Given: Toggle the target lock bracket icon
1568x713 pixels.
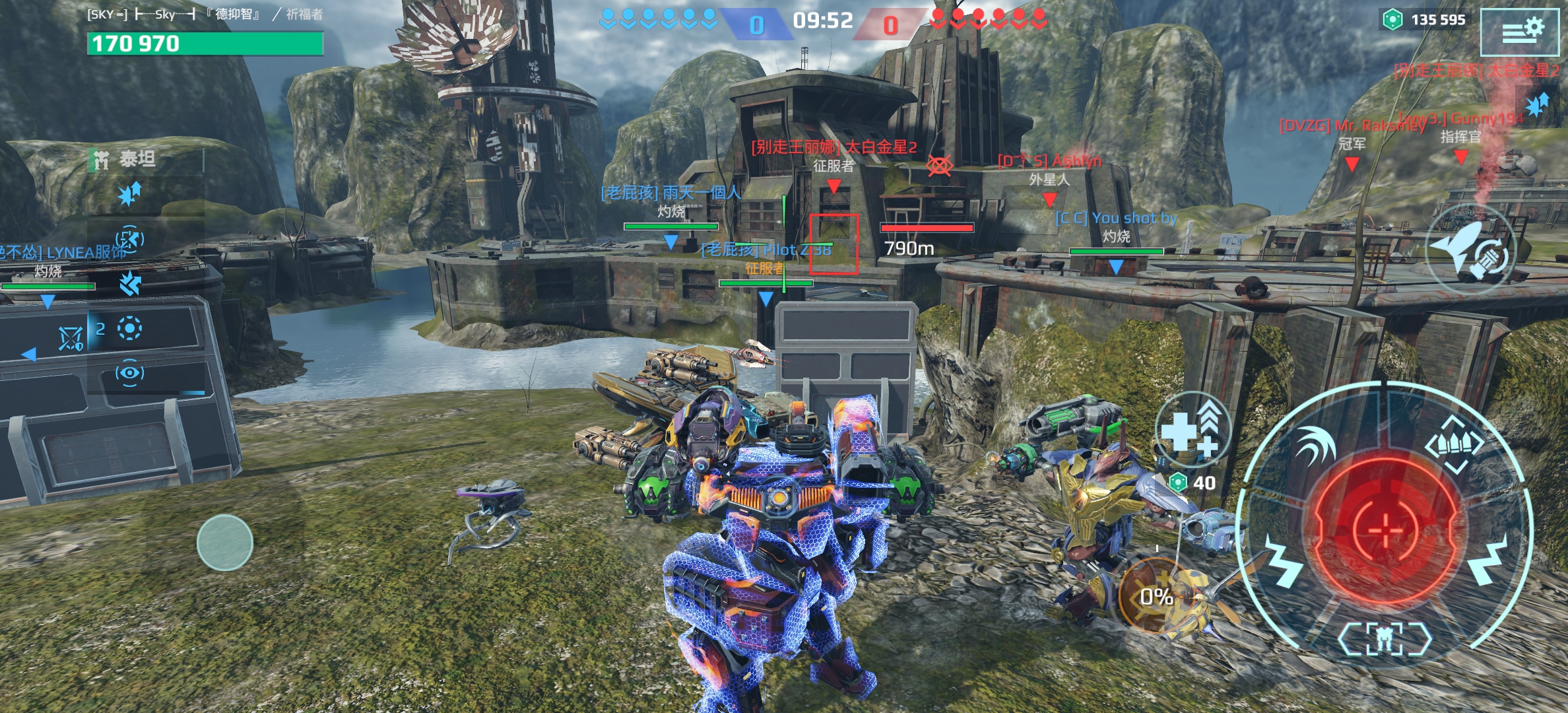Looking at the screenshot, I should 129,238.
